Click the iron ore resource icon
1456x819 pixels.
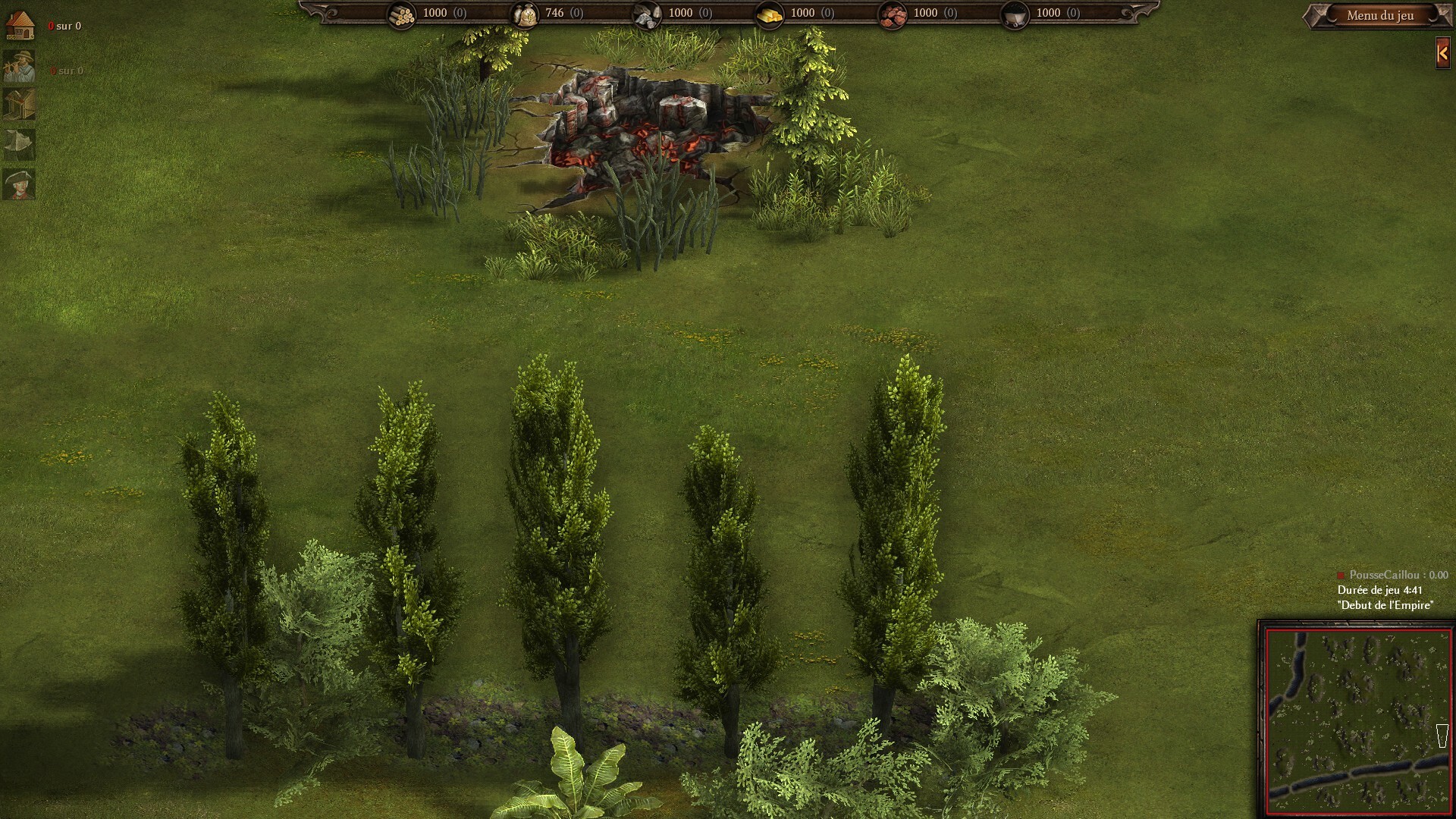892,14
